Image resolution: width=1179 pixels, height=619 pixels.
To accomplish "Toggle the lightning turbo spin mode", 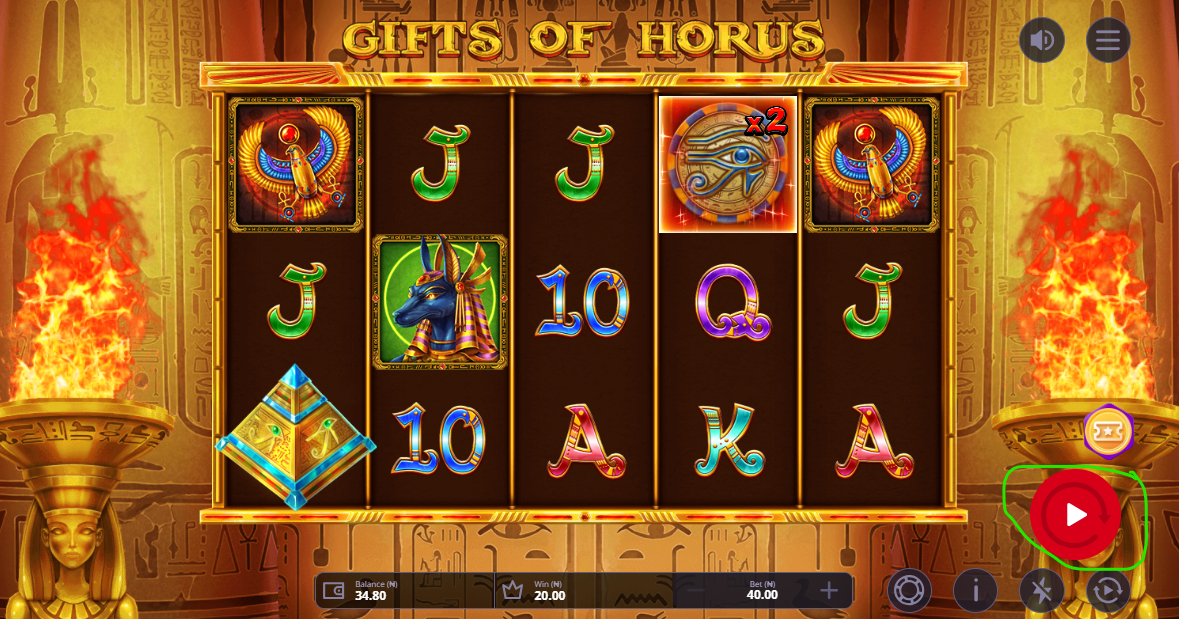I will (x=1041, y=591).
